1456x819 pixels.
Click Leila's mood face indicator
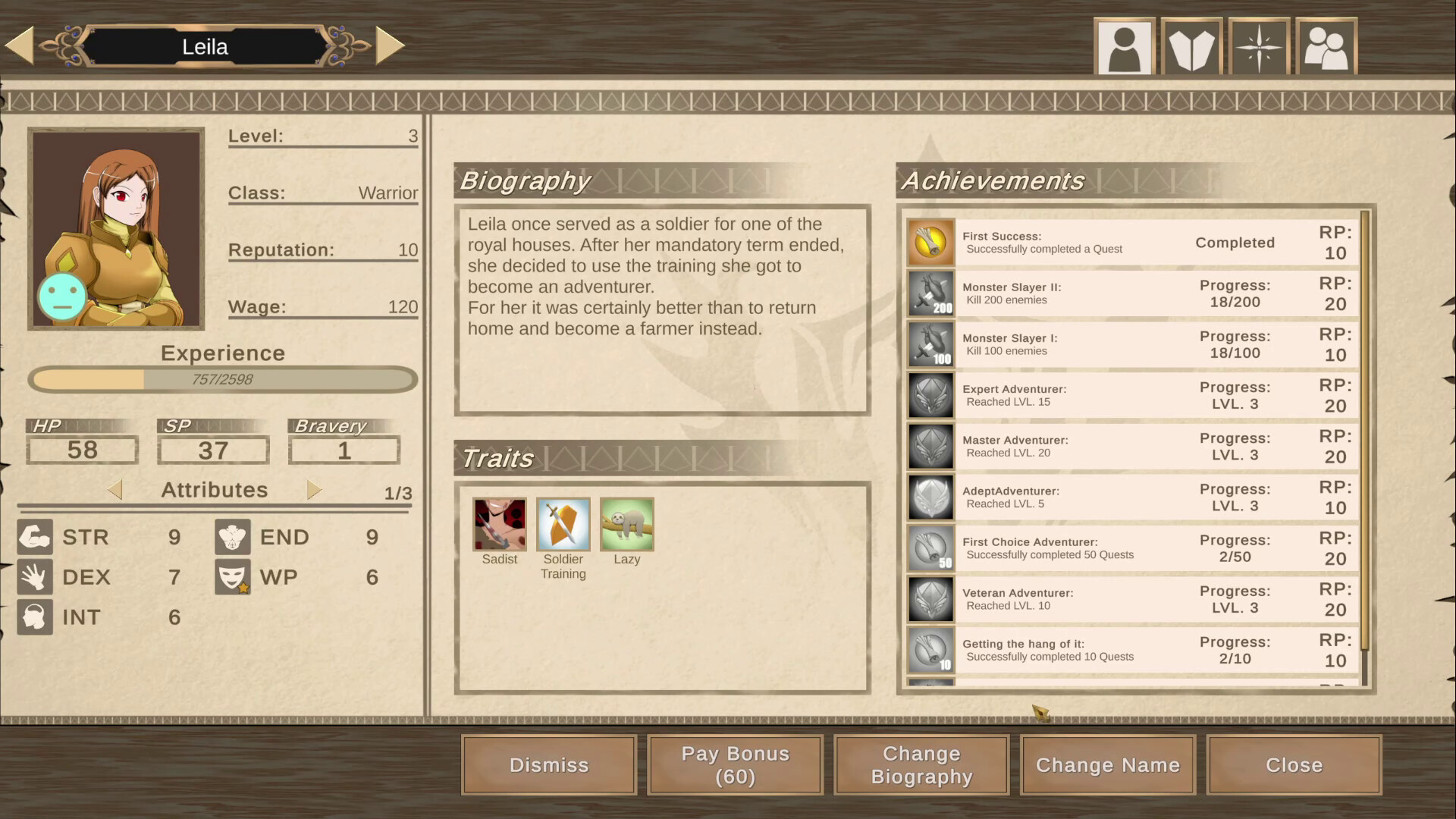click(x=61, y=297)
